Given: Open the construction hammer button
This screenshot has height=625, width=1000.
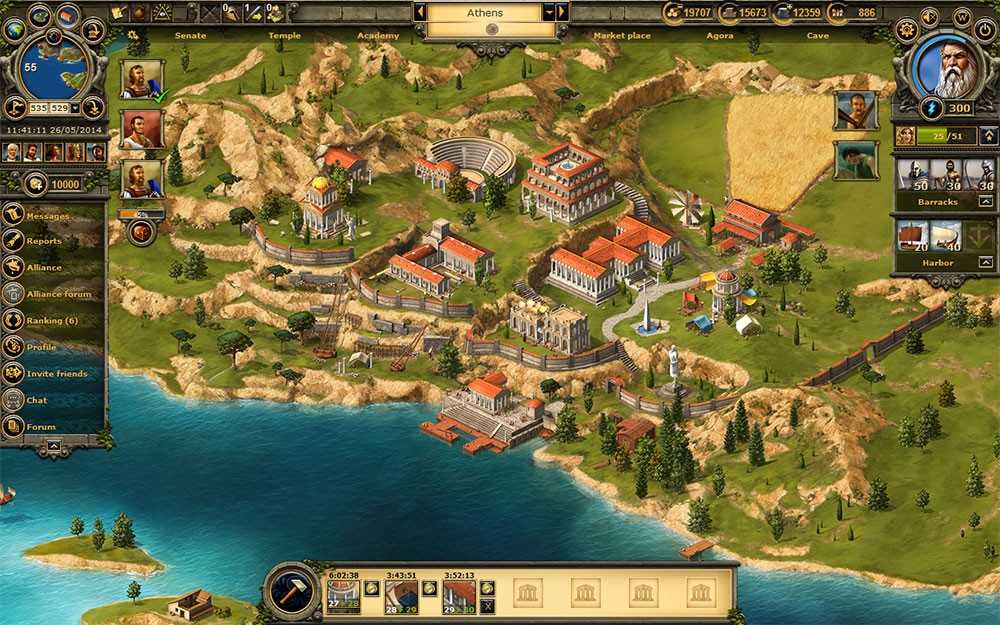Looking at the screenshot, I should (x=292, y=590).
